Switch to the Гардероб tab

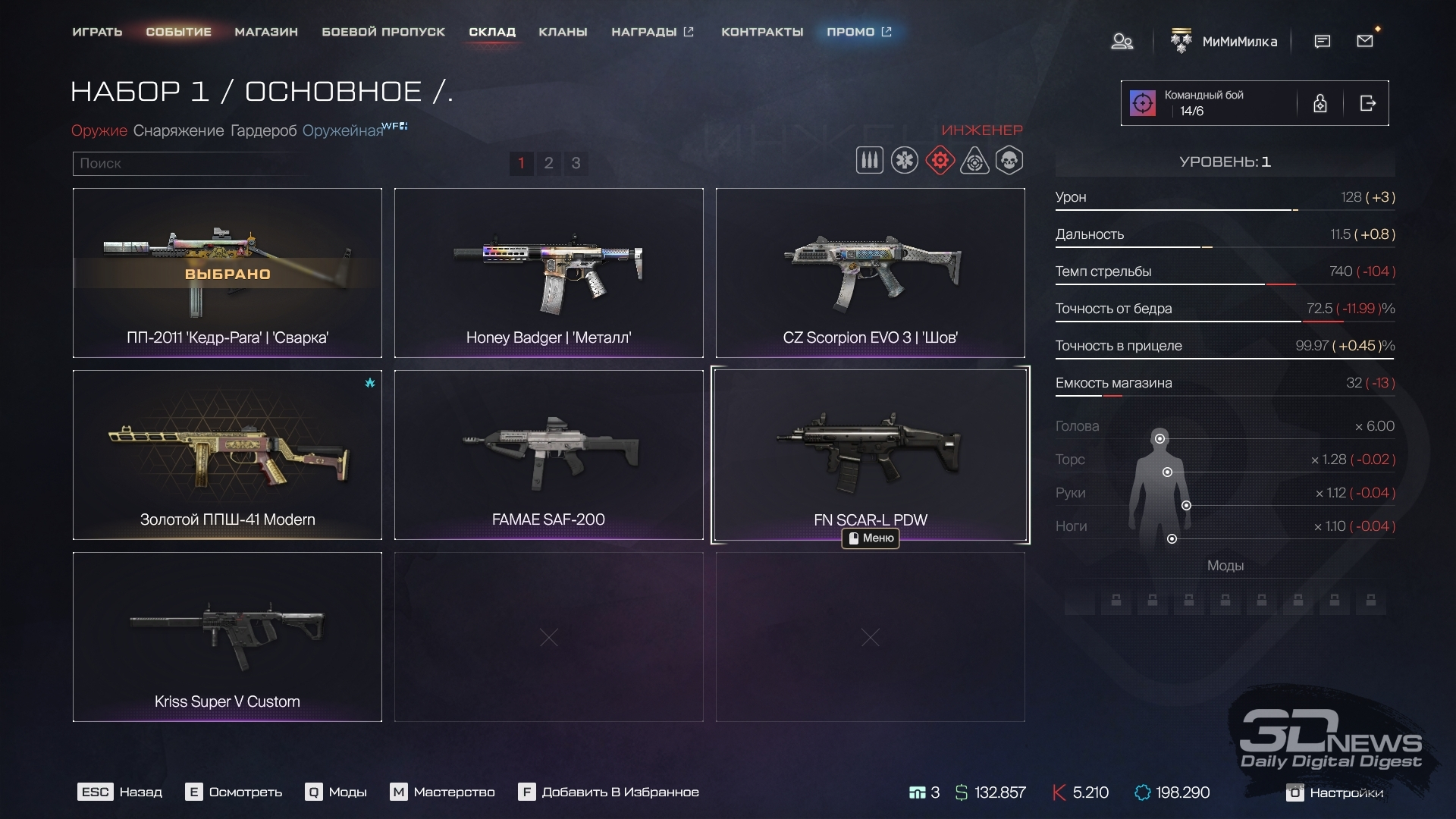(x=263, y=130)
